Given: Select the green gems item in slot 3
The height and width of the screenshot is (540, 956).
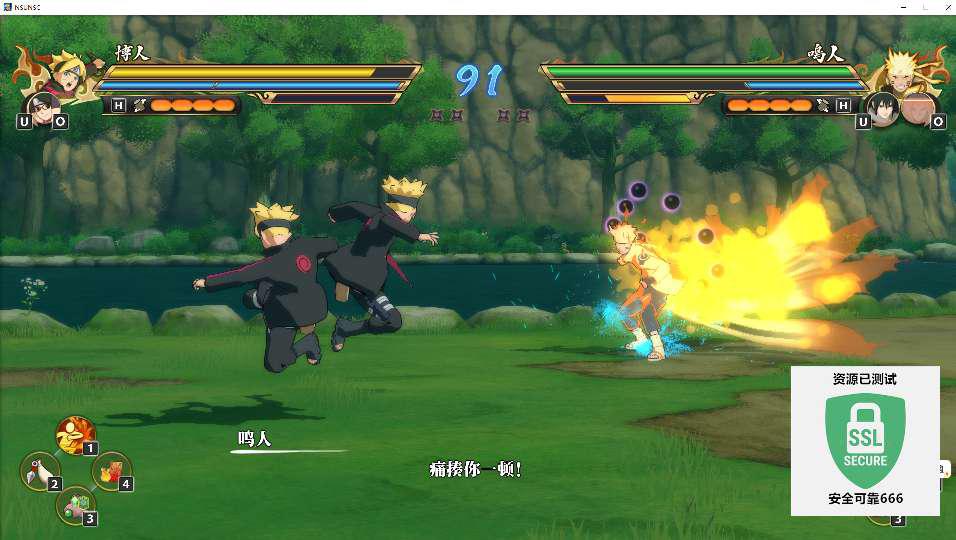Looking at the screenshot, I should tap(75, 505).
